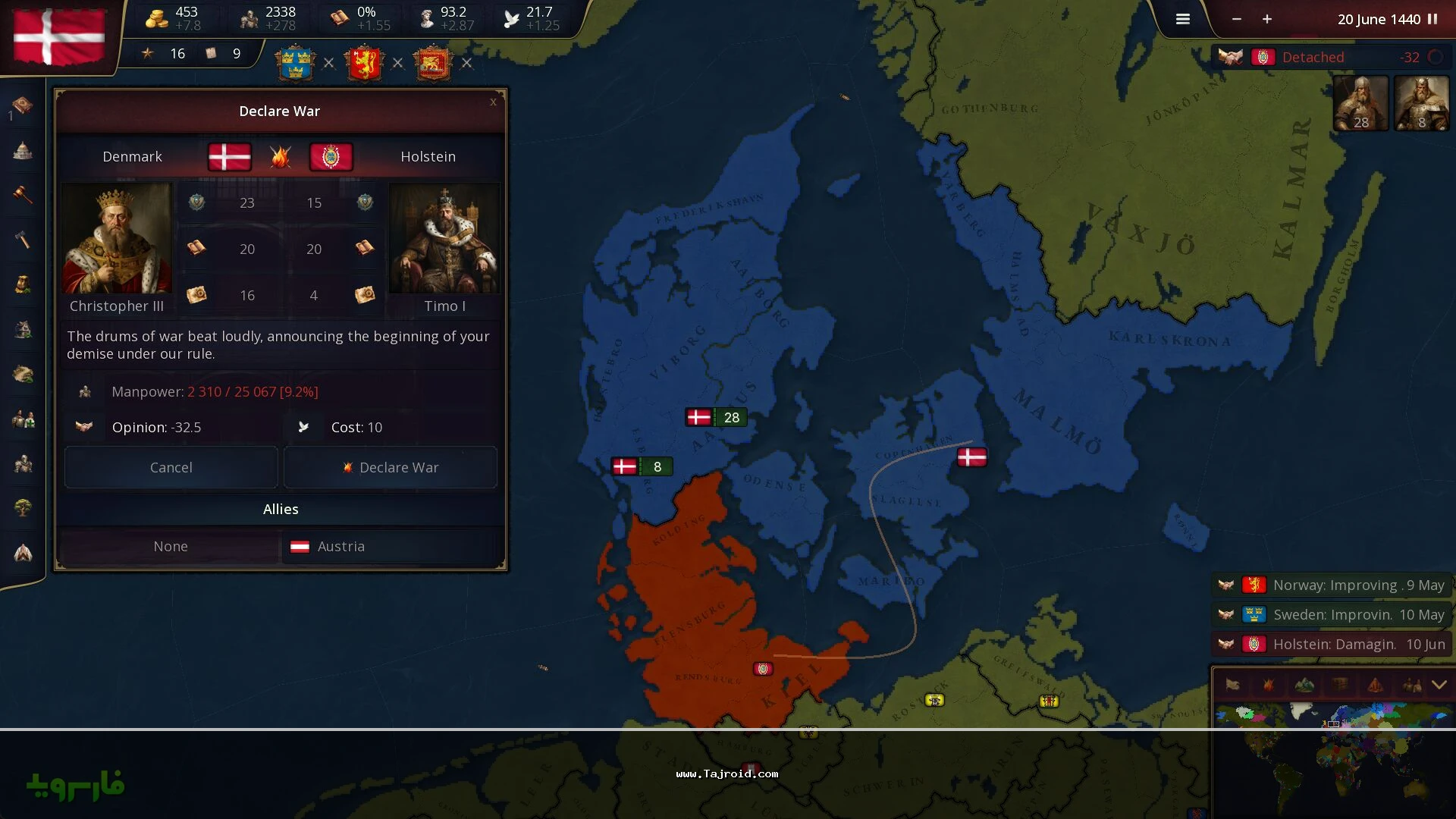Screen dimensions: 1456x819
Task: Click the world minimap
Action: (1332, 758)
